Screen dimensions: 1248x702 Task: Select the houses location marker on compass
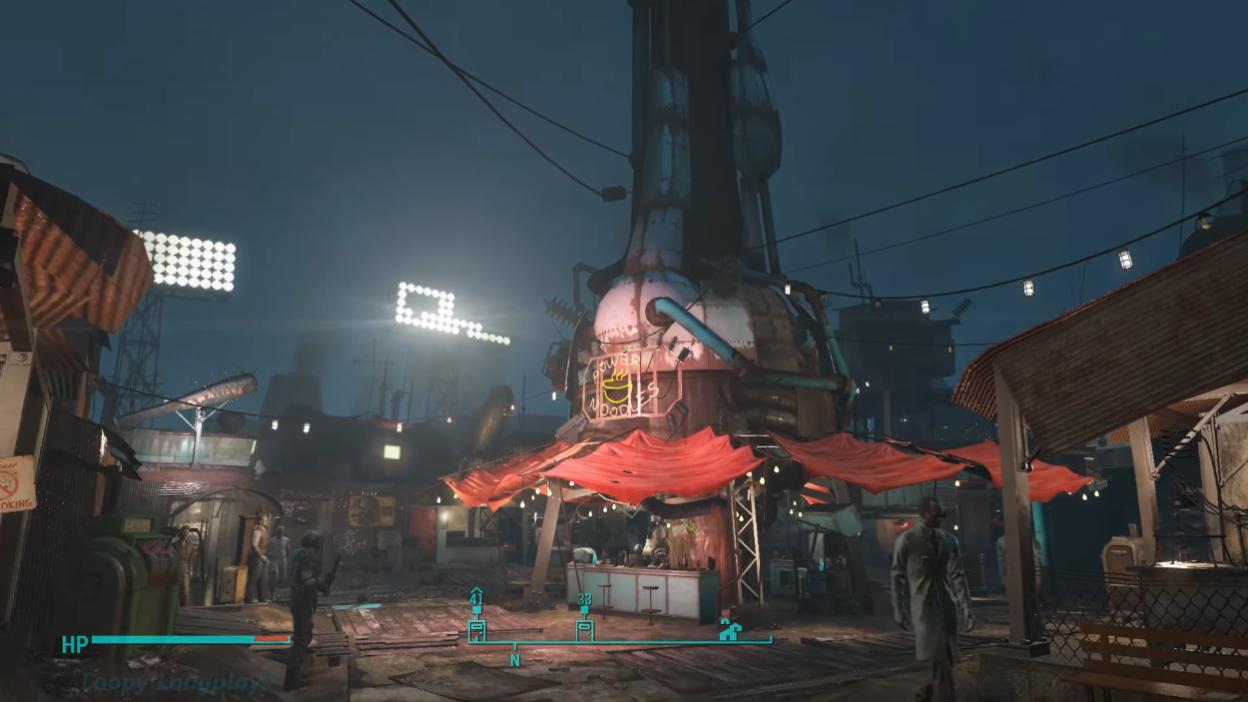click(x=730, y=630)
